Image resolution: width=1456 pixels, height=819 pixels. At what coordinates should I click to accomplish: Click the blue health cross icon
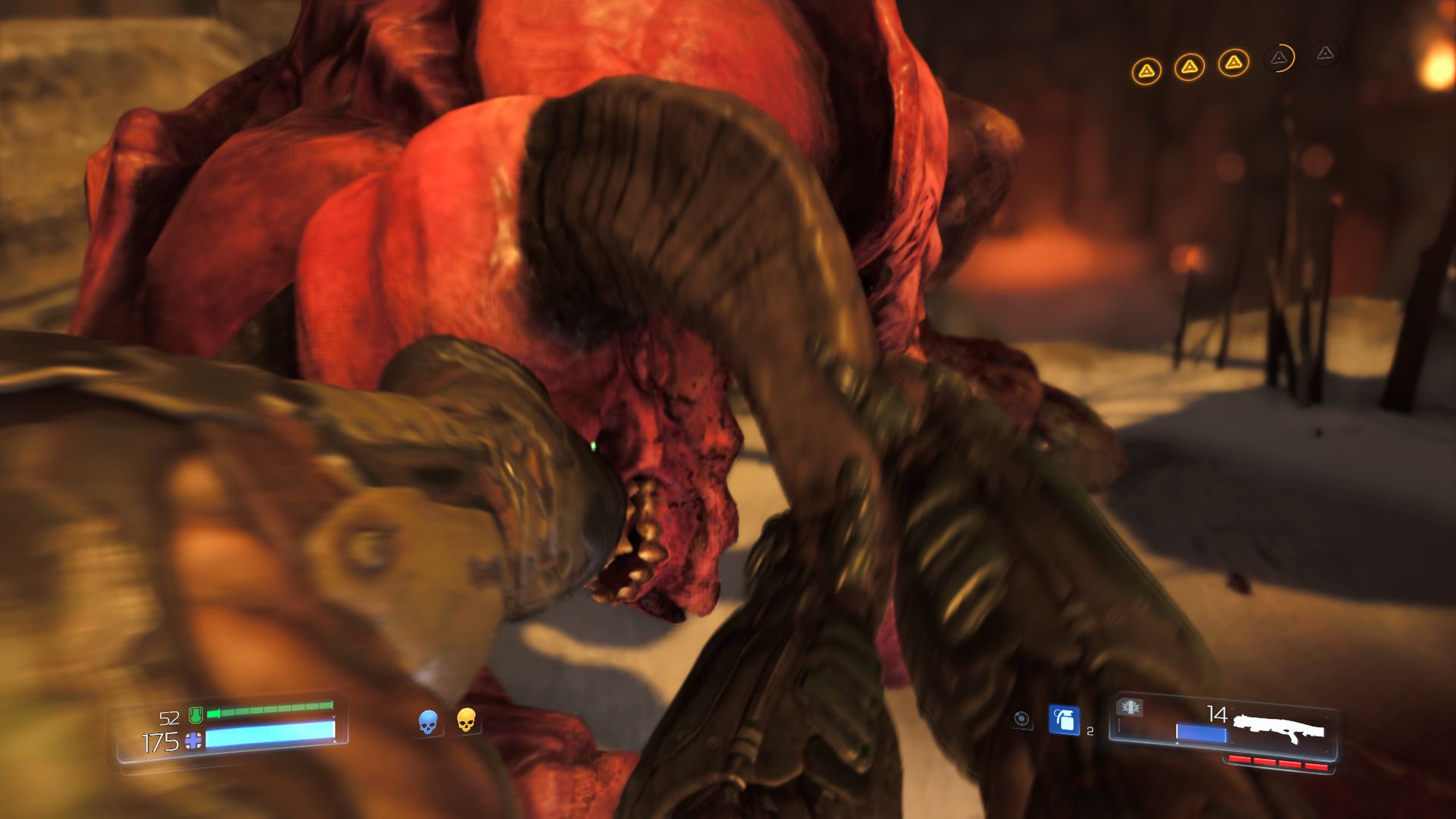(x=193, y=741)
